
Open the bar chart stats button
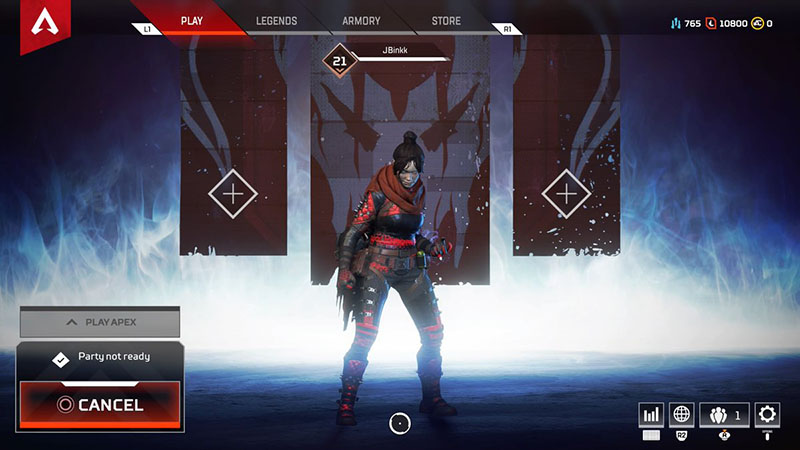click(x=652, y=414)
